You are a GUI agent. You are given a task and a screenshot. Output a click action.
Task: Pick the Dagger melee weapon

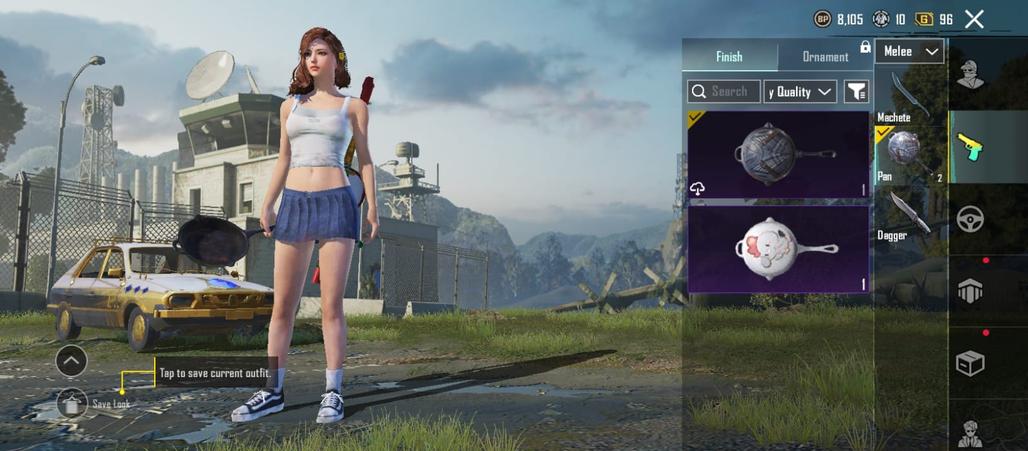(x=908, y=214)
